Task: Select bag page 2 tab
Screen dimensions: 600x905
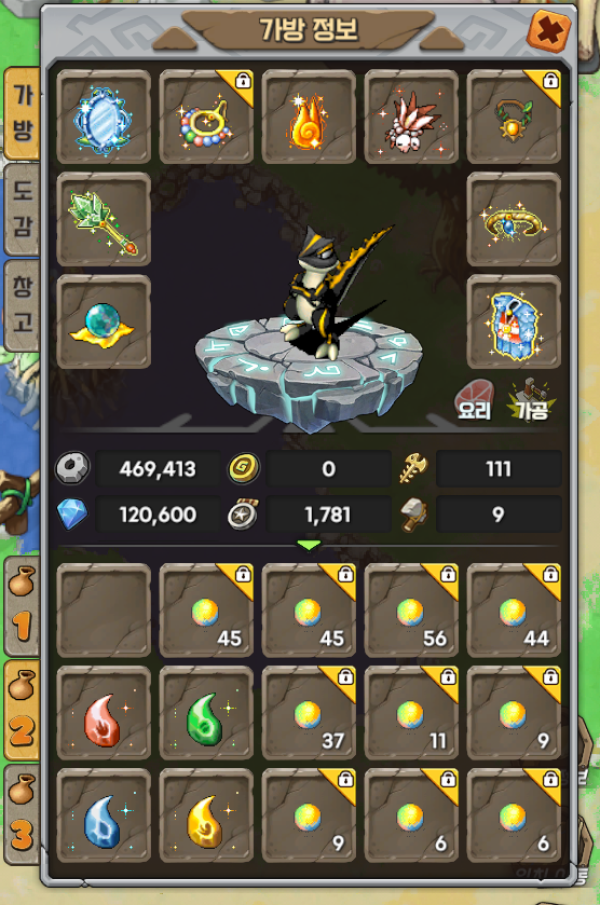Action: [22, 712]
